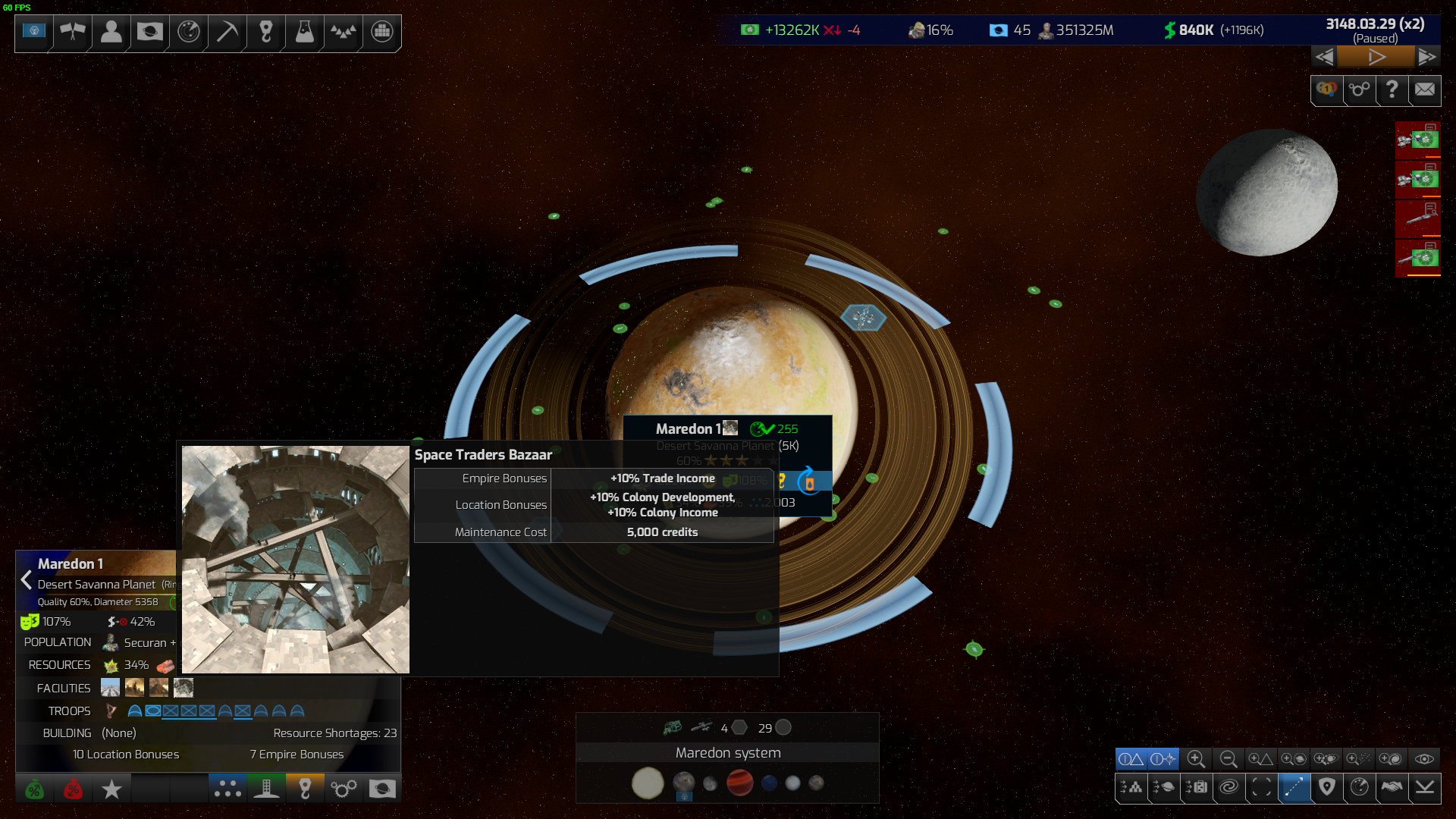Image resolution: width=1456 pixels, height=819 pixels.
Task: Zoom in with the plus magnifier
Action: [1196, 759]
